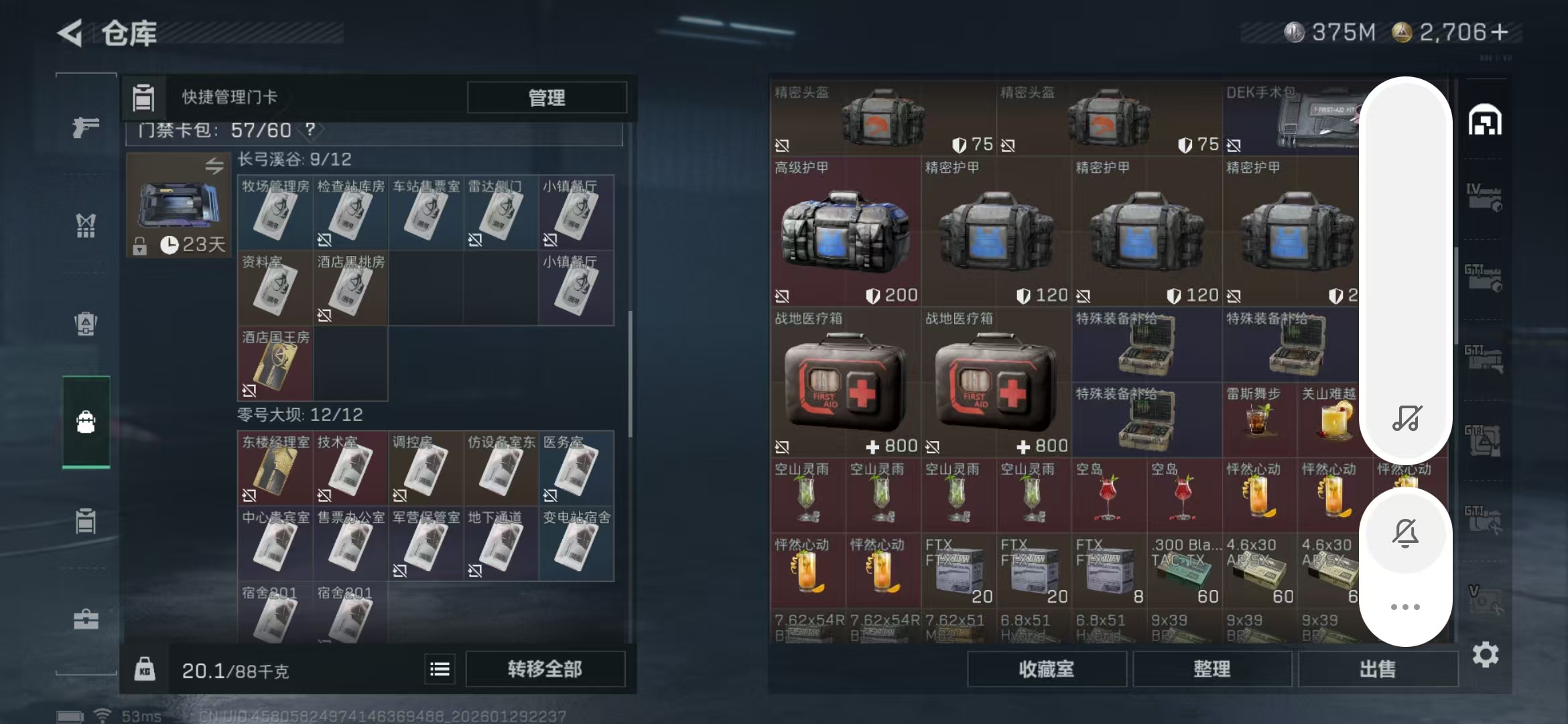Select the 牧场管理房 keycard

click(x=275, y=213)
